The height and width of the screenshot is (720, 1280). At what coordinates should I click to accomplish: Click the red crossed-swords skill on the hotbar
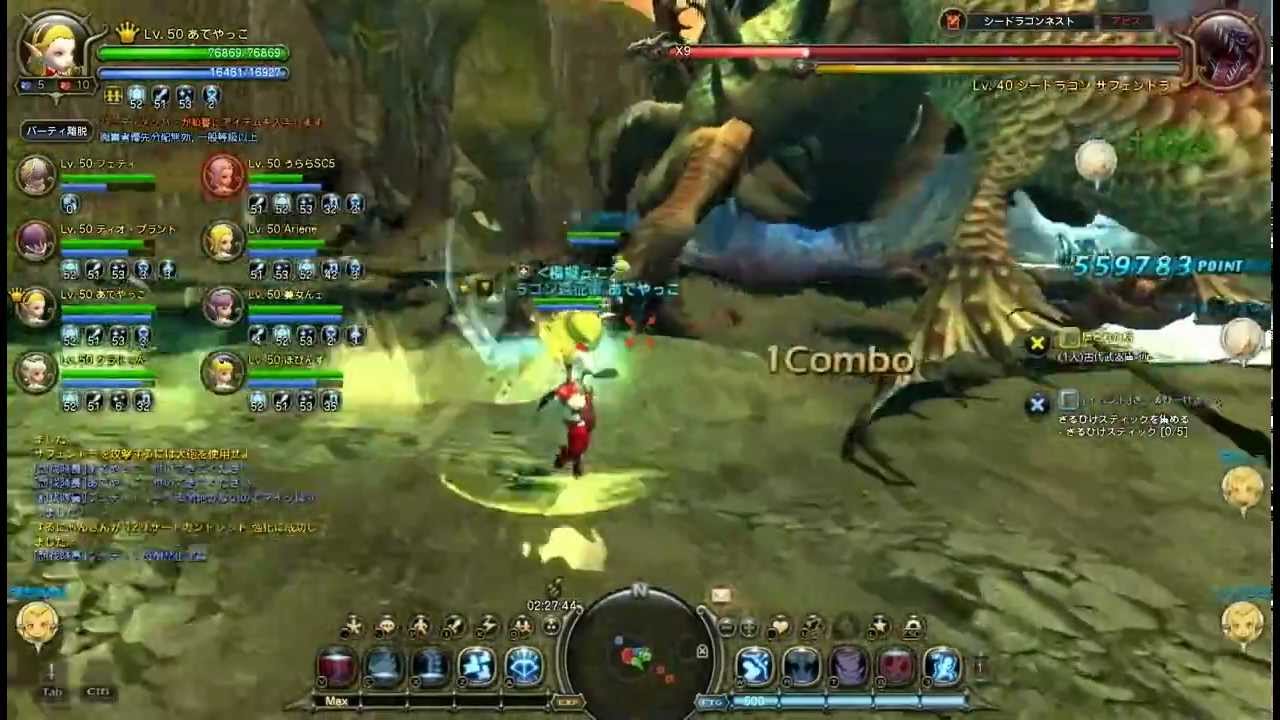tap(898, 667)
